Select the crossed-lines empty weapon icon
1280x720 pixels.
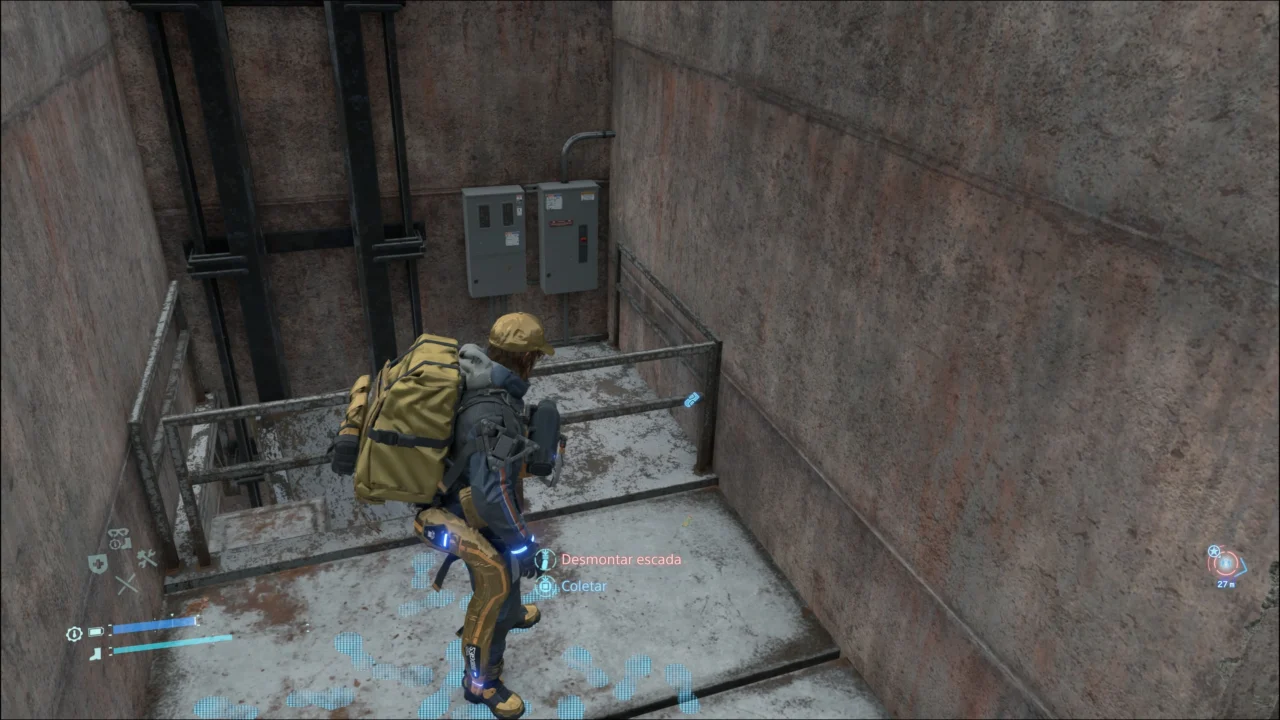126,584
